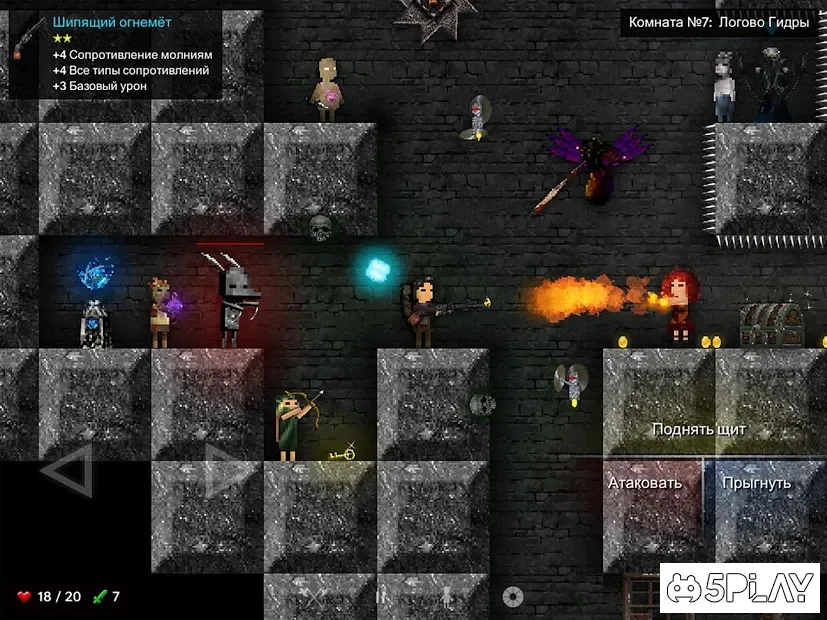The height and width of the screenshot is (620, 827).
Task: Select the Шипящий огнемёт weapon panel
Action: coord(116,54)
